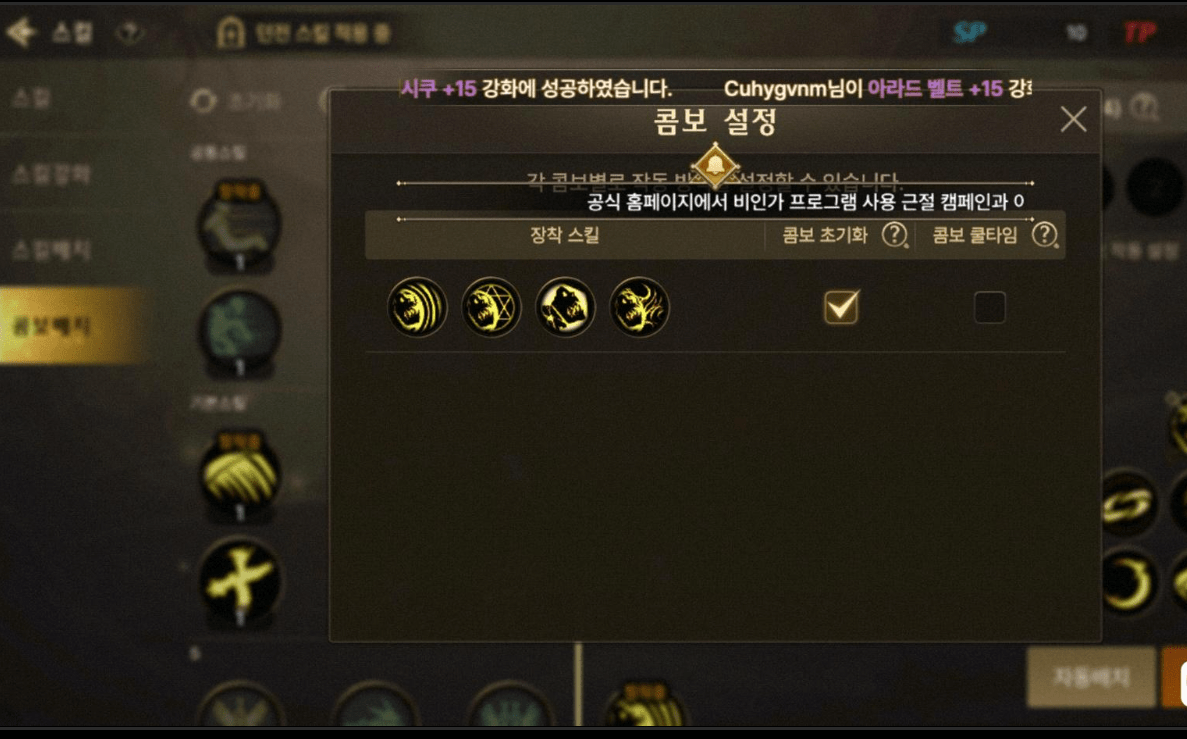Screen dimensions: 1187x739
Task: Pick the bright-glowing beast combo skill icon
Action: [565, 307]
